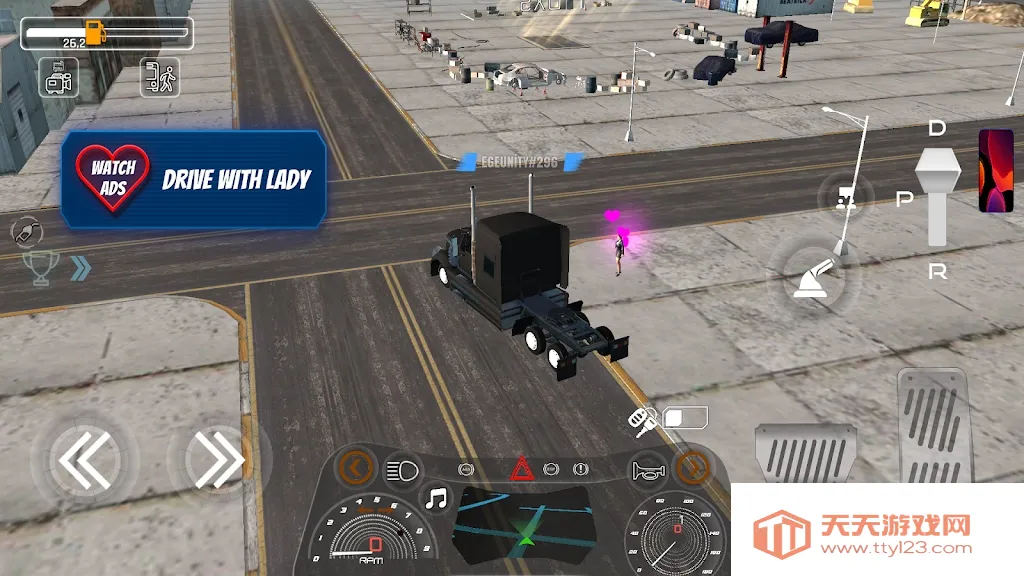
Task: Switch the camera view
Action: pos(58,78)
